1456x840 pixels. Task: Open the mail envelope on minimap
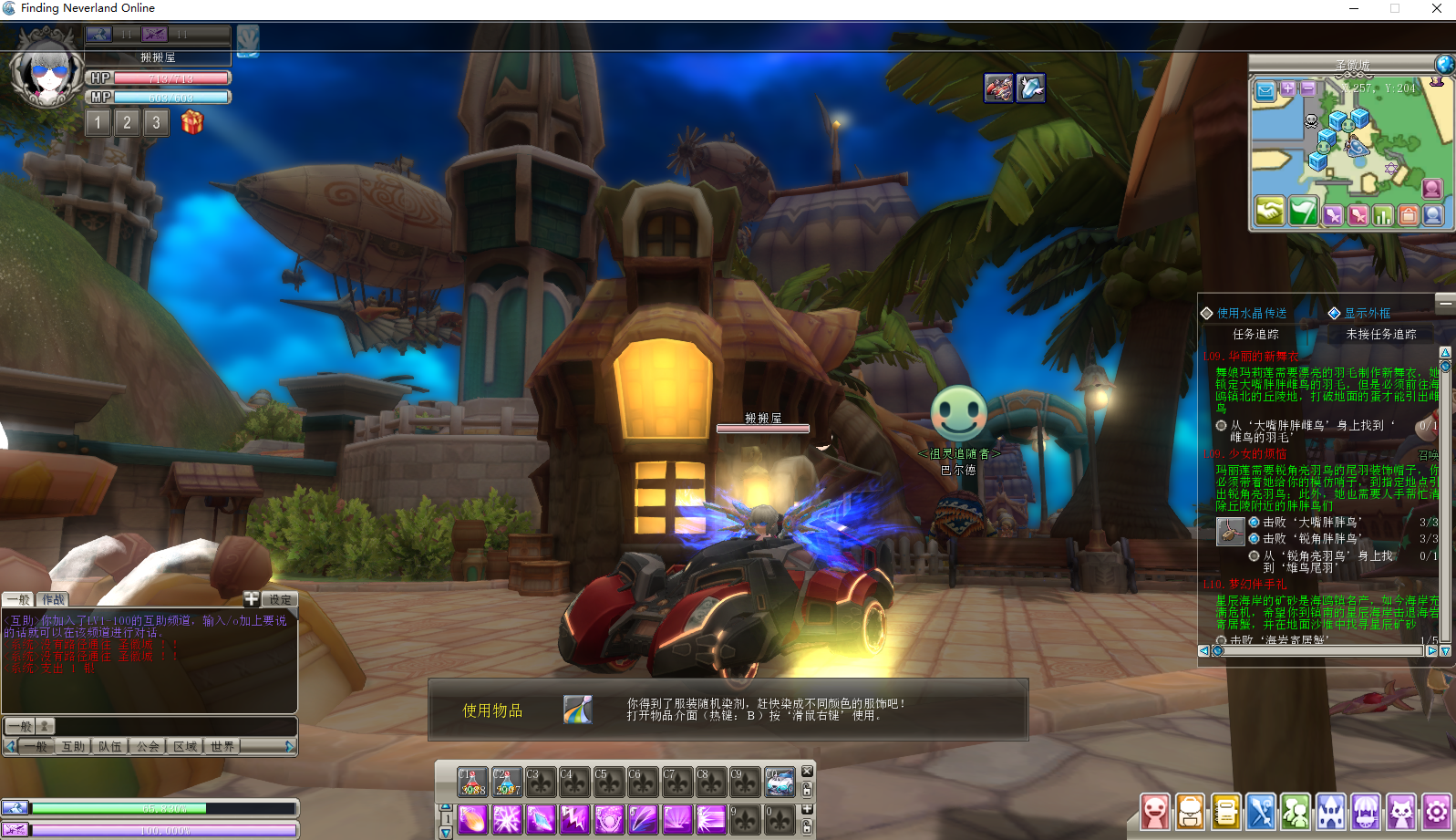[x=1265, y=90]
